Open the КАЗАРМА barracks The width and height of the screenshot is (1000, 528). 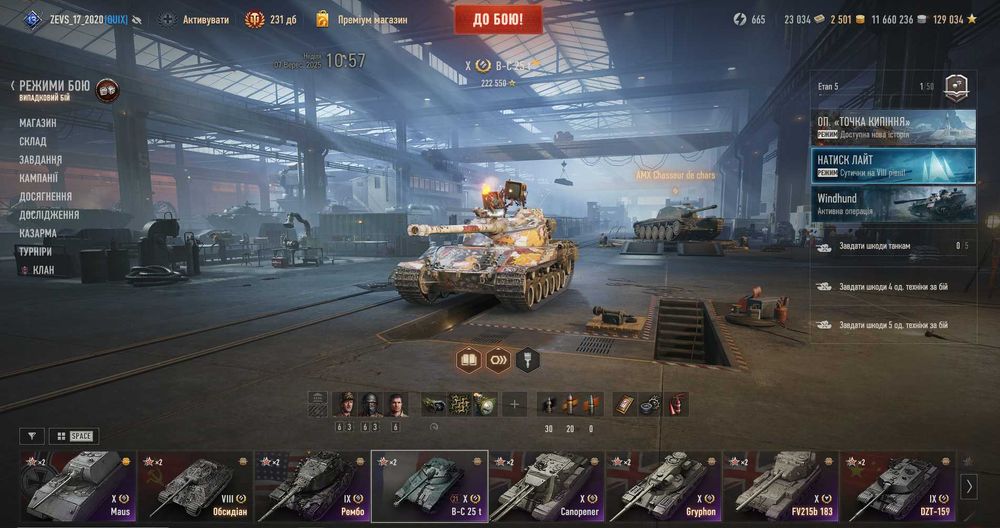point(38,233)
